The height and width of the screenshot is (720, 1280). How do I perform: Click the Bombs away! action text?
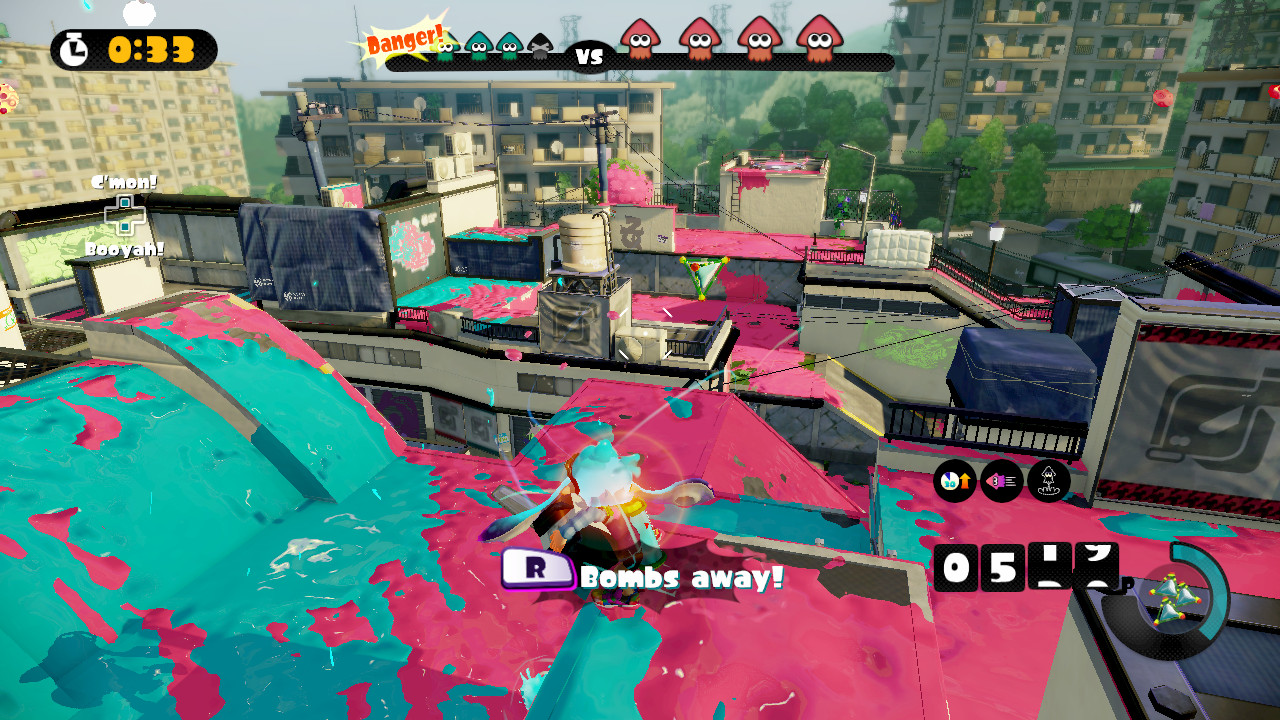pyautogui.click(x=680, y=574)
